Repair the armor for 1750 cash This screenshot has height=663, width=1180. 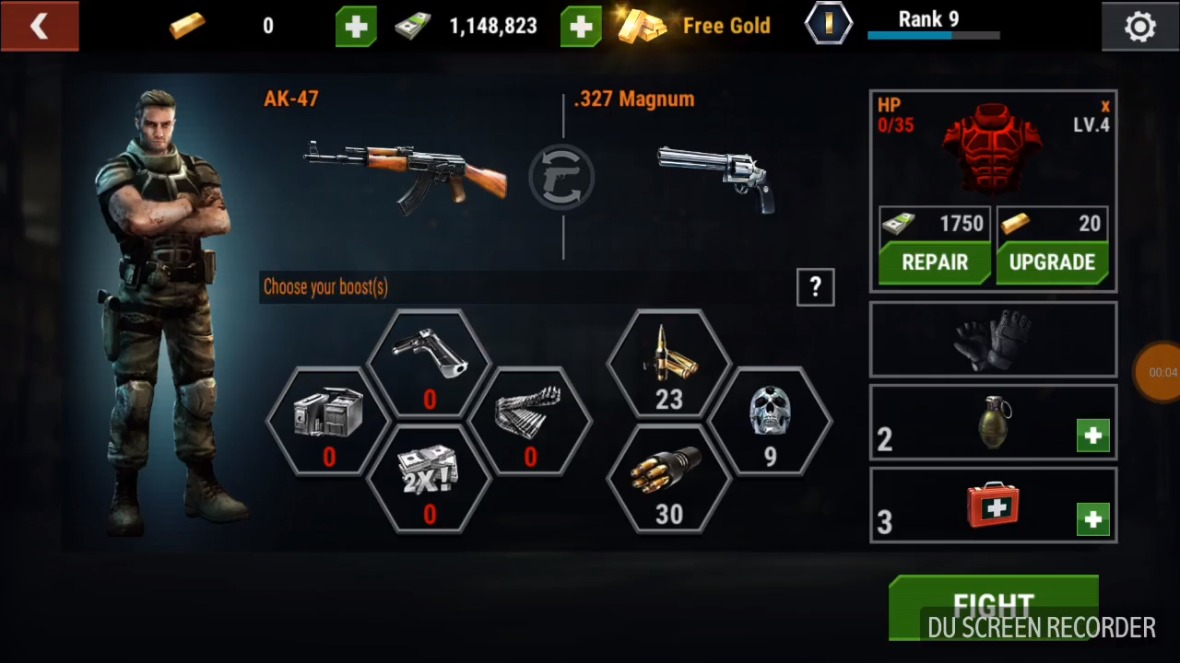pos(934,262)
